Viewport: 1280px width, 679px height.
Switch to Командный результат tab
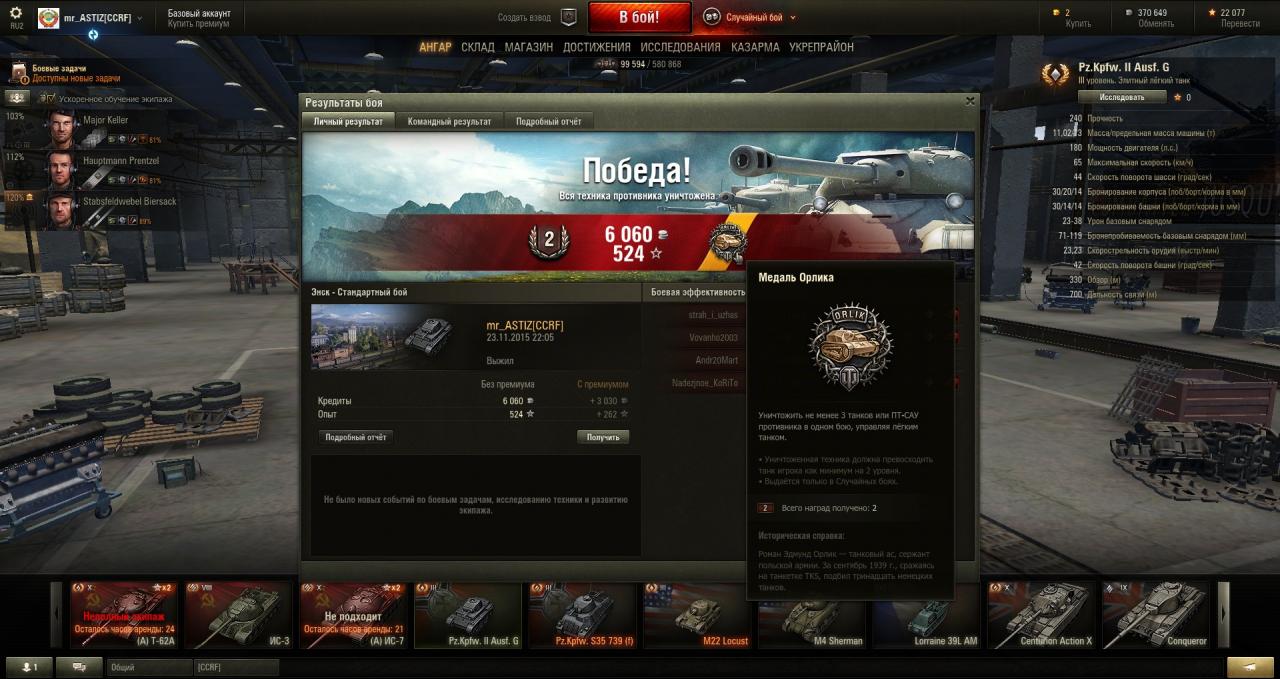[x=449, y=121]
